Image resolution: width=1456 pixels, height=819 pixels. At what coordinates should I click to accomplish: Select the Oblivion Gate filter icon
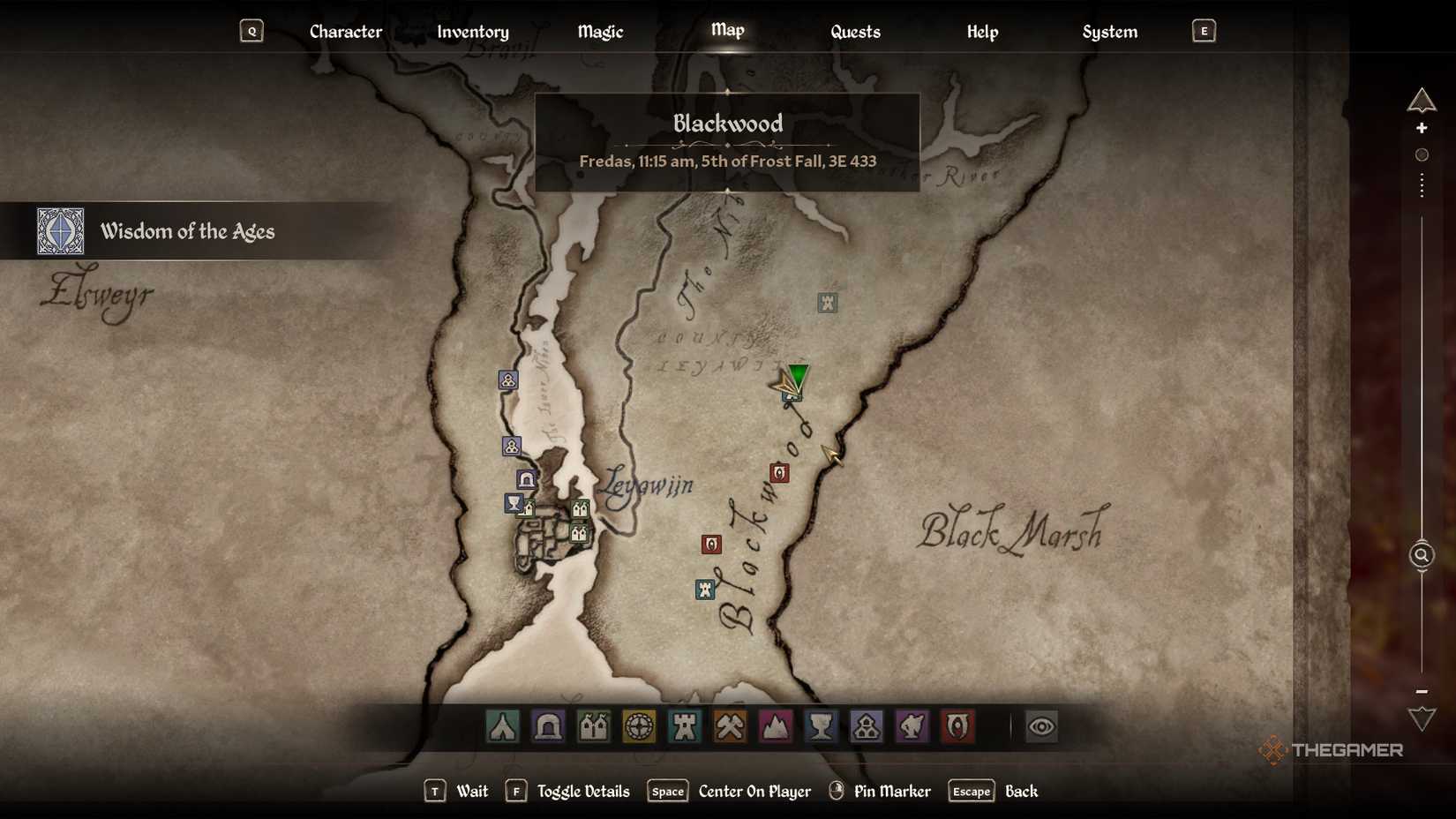click(959, 726)
